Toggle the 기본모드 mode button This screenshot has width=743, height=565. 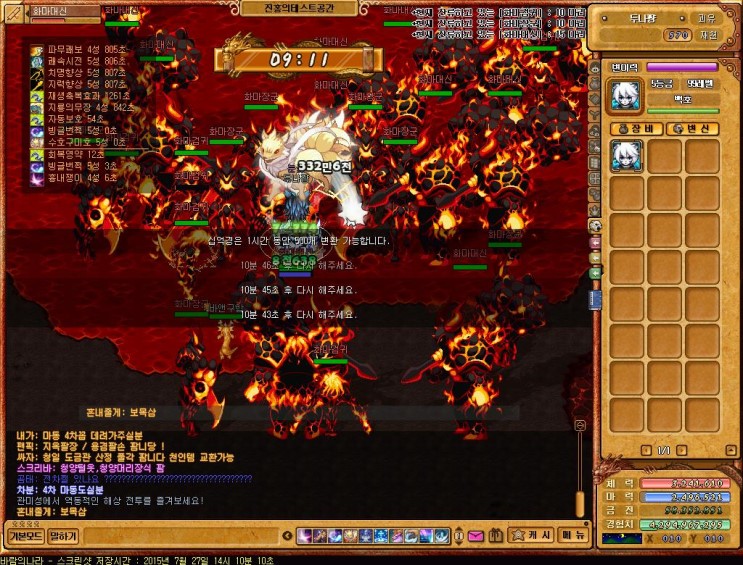[25, 536]
